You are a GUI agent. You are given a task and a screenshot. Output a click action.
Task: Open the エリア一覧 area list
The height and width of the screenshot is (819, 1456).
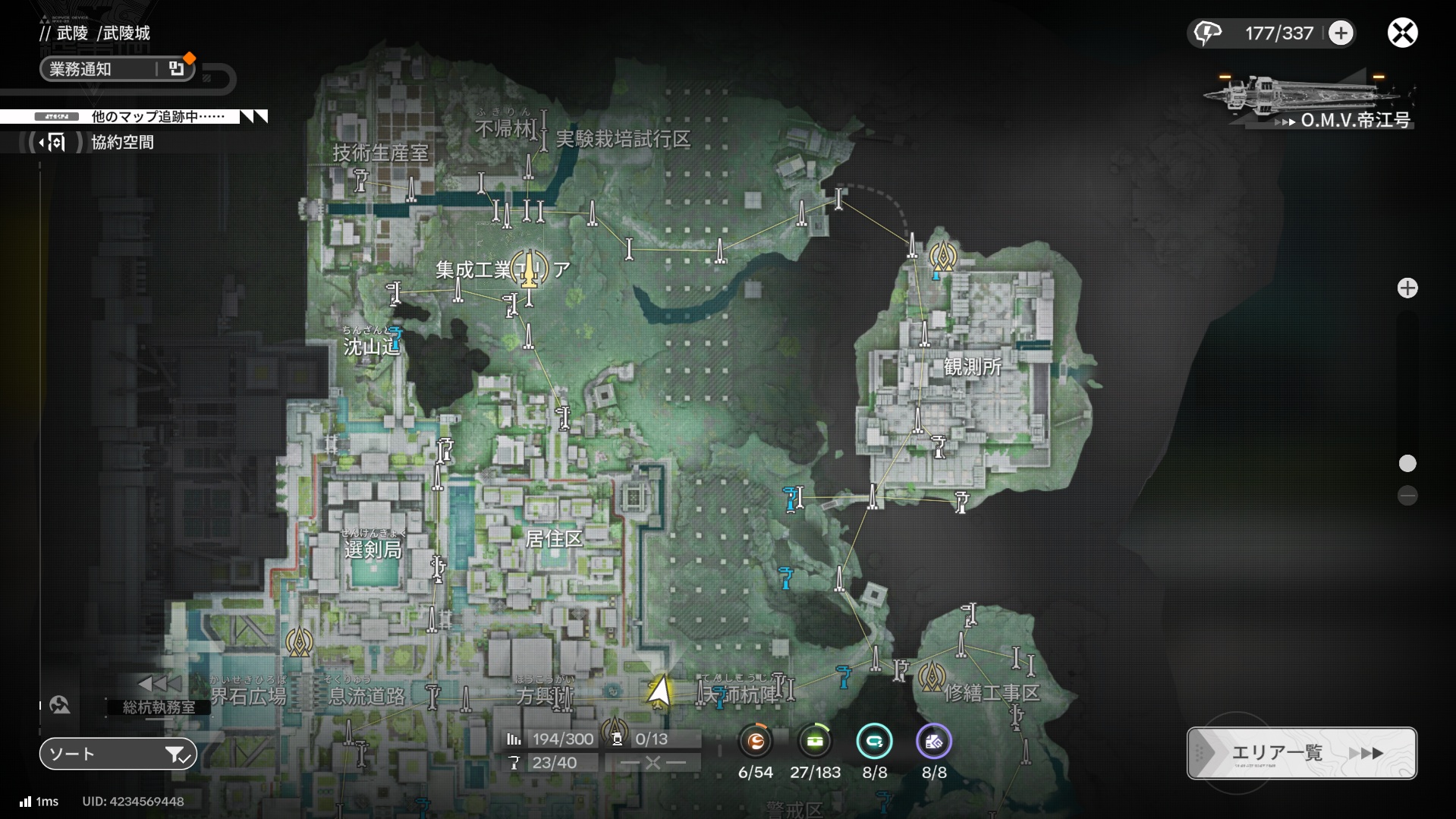tap(1301, 753)
